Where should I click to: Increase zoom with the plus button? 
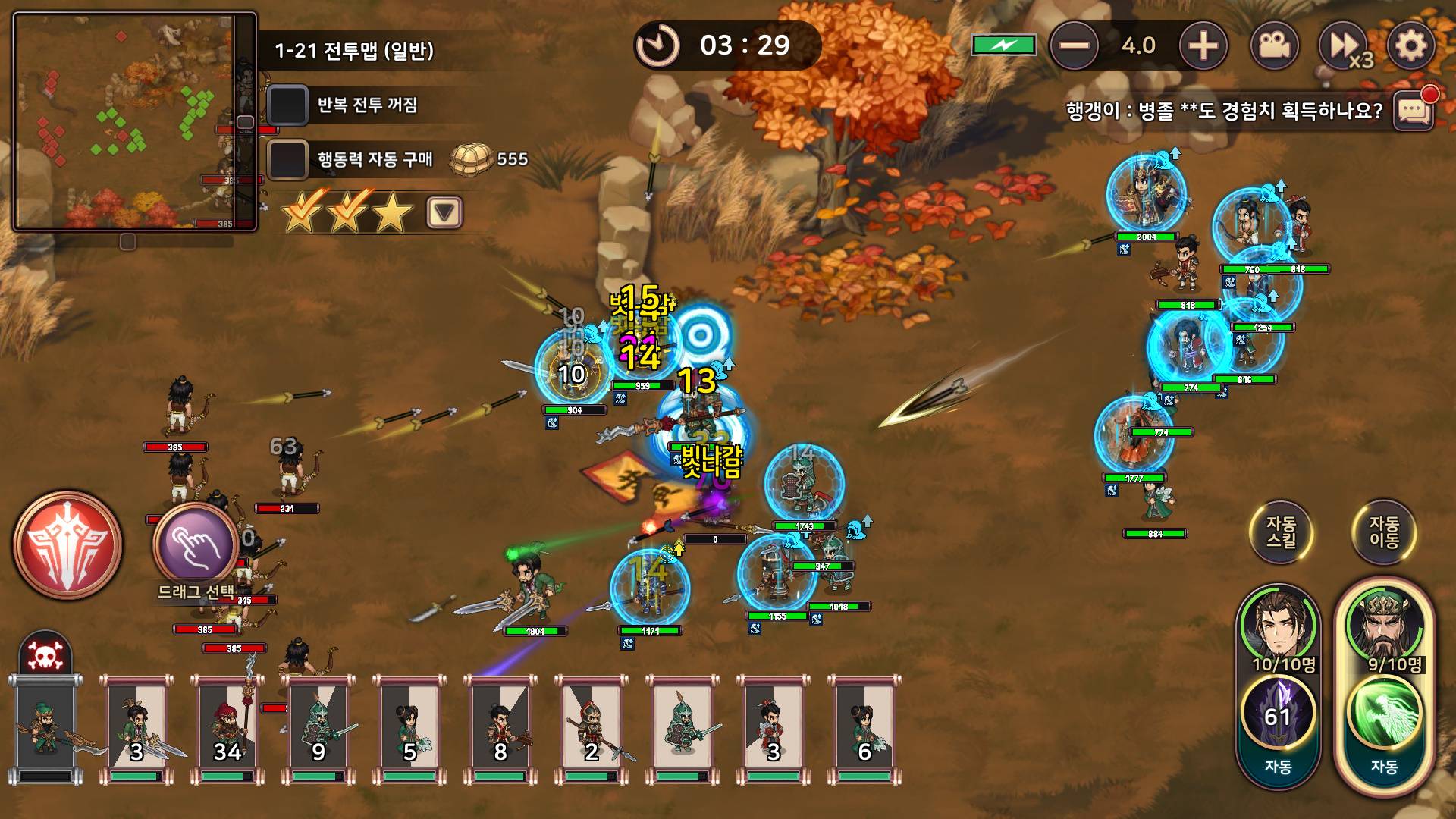1203,46
